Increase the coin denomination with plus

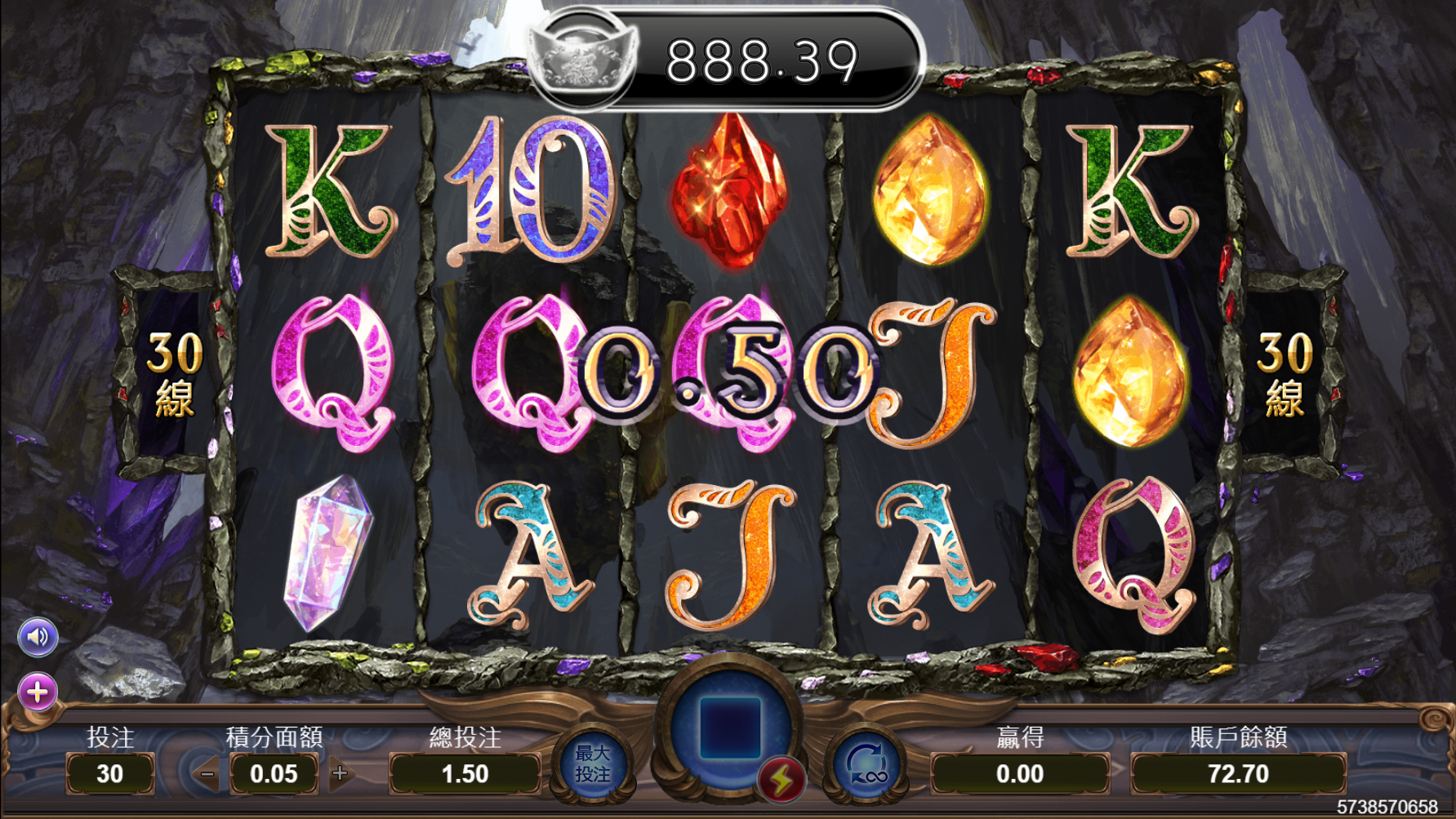click(341, 773)
